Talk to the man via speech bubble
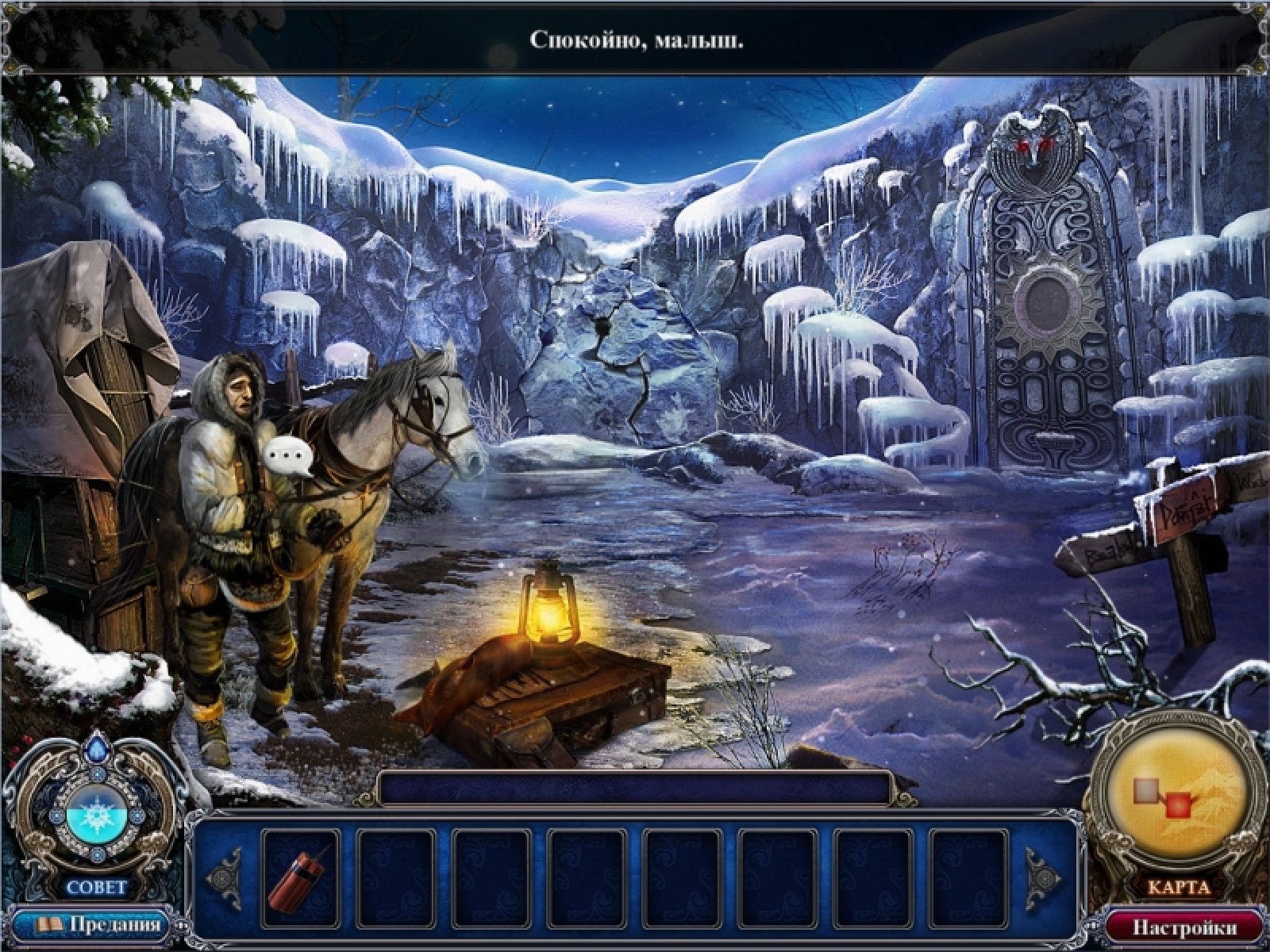The width and height of the screenshot is (1270, 952). coord(288,456)
